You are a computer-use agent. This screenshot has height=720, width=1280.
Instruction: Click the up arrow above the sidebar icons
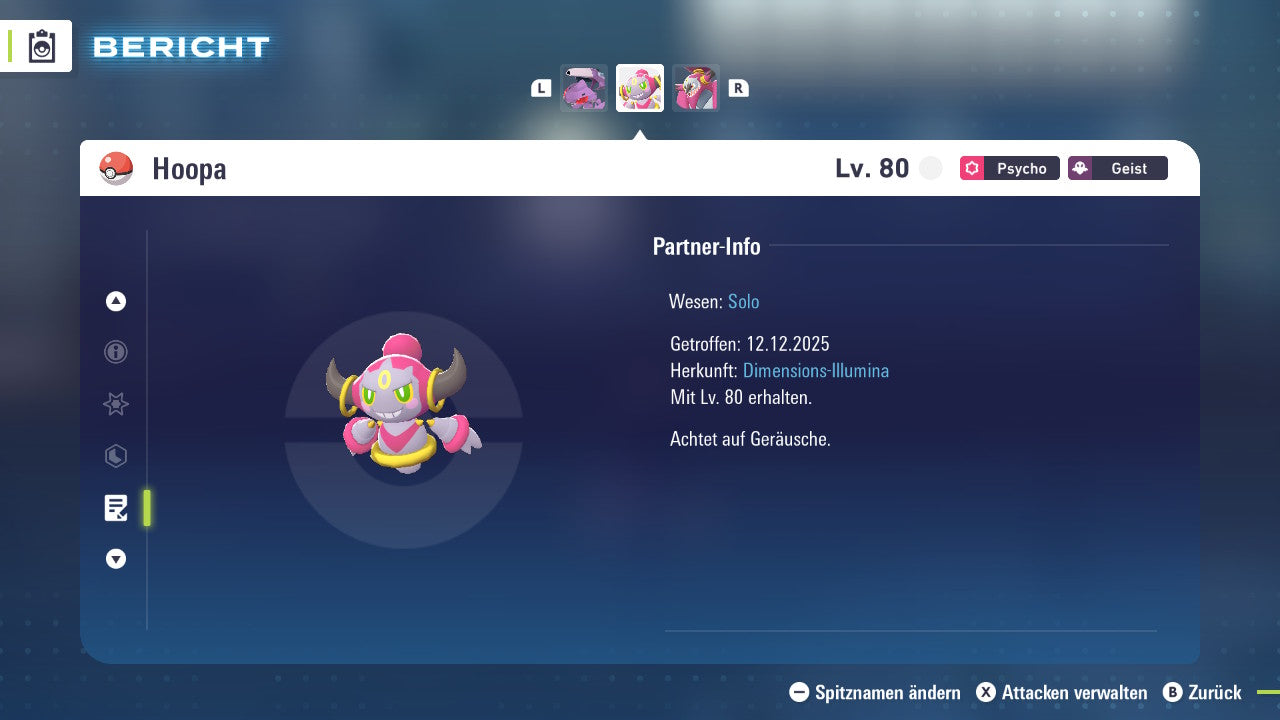[115, 300]
